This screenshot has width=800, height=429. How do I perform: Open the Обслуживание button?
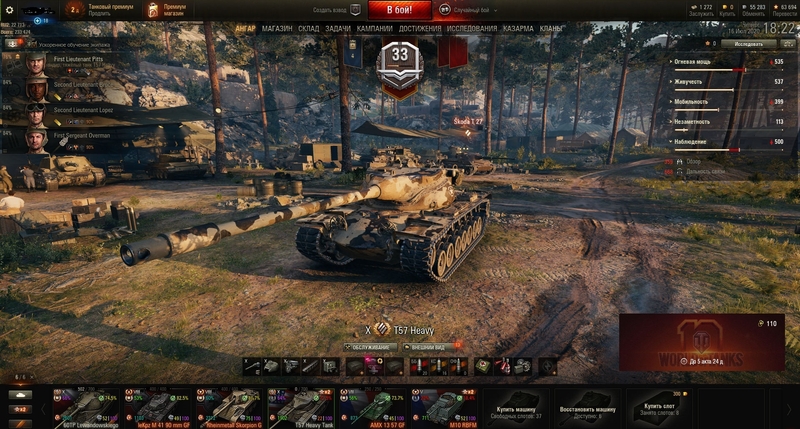pos(370,347)
